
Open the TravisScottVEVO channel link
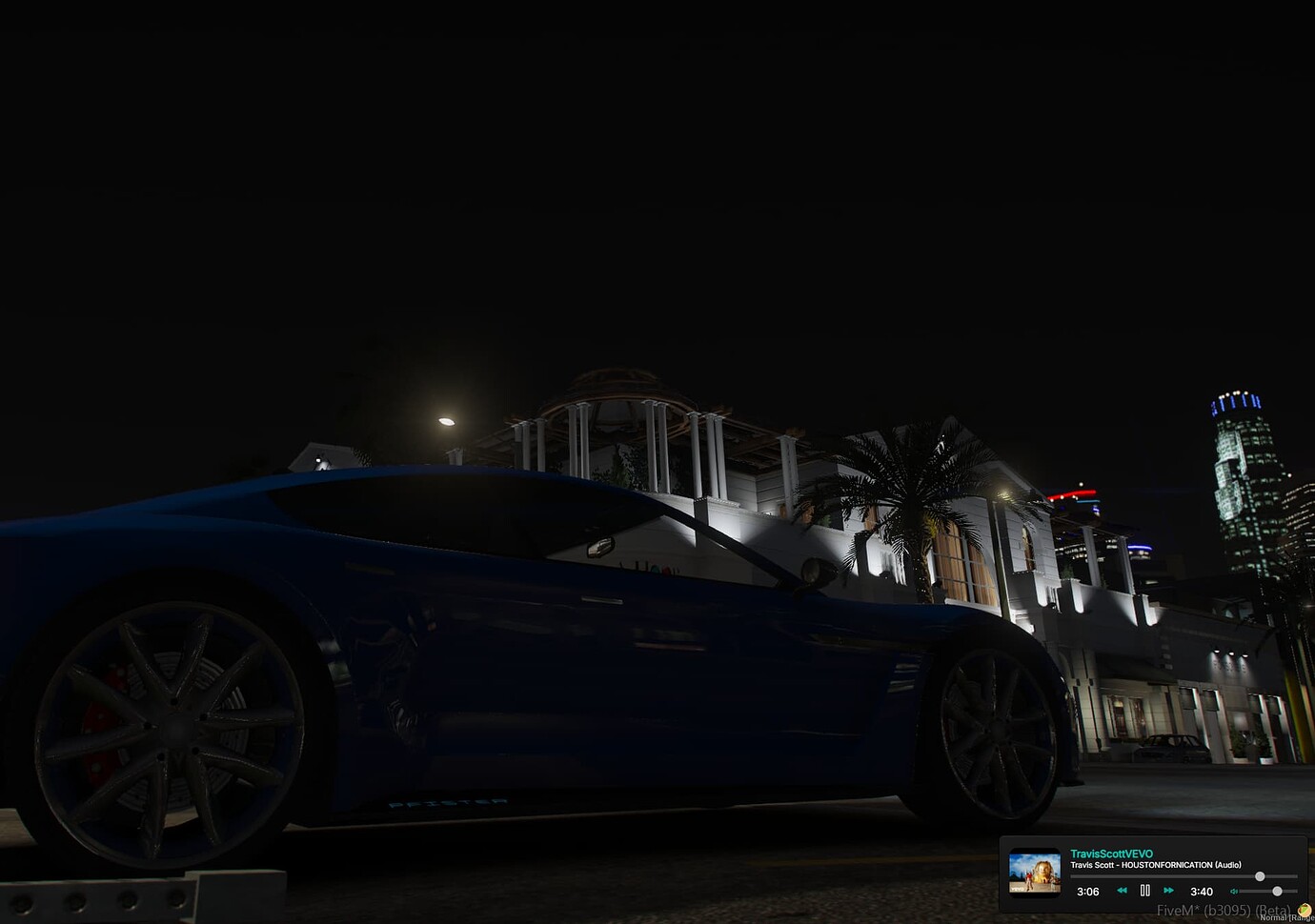pos(1111,854)
